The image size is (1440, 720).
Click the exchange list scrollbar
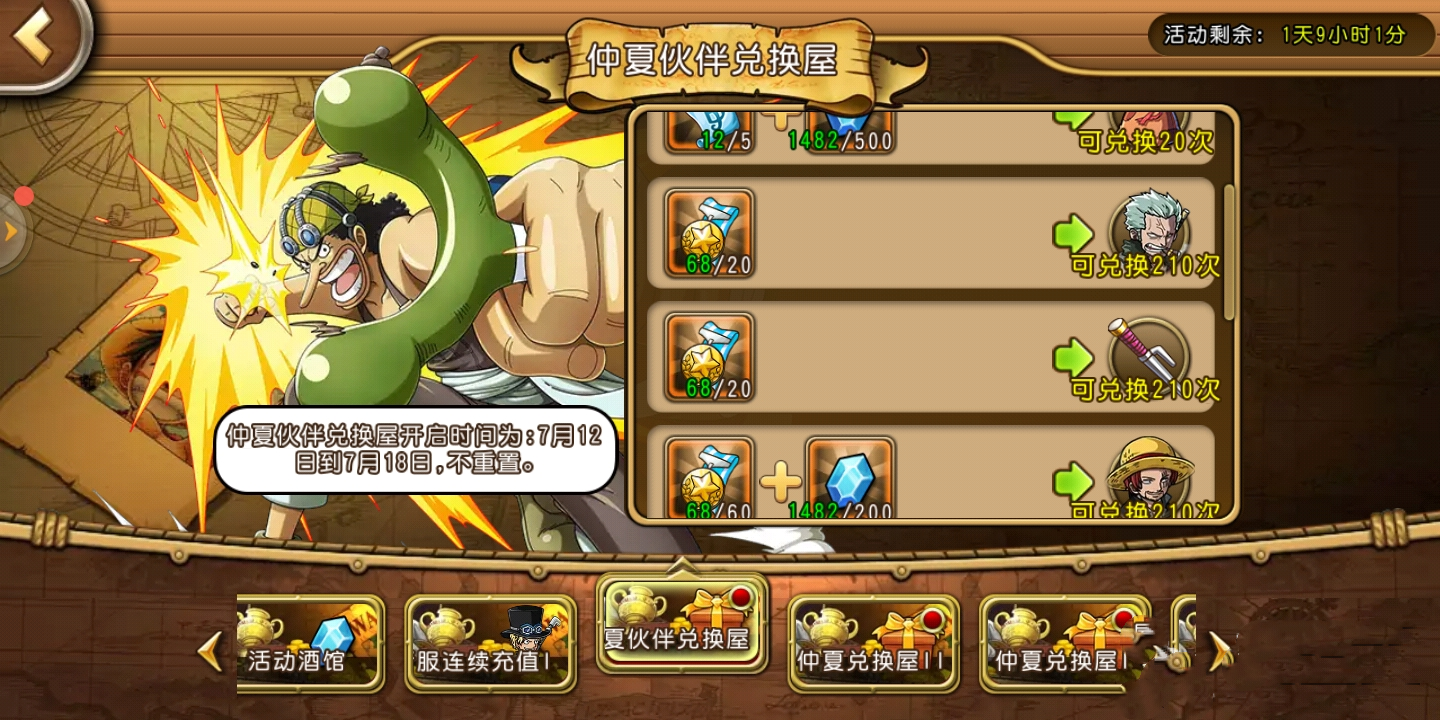pos(1229,250)
